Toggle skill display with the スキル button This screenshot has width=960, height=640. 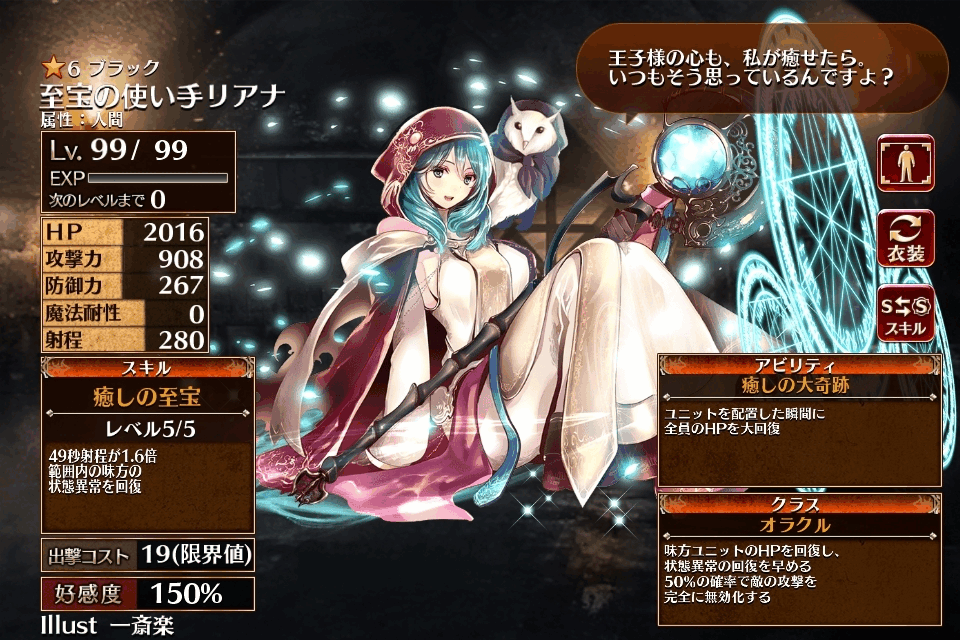[906, 312]
